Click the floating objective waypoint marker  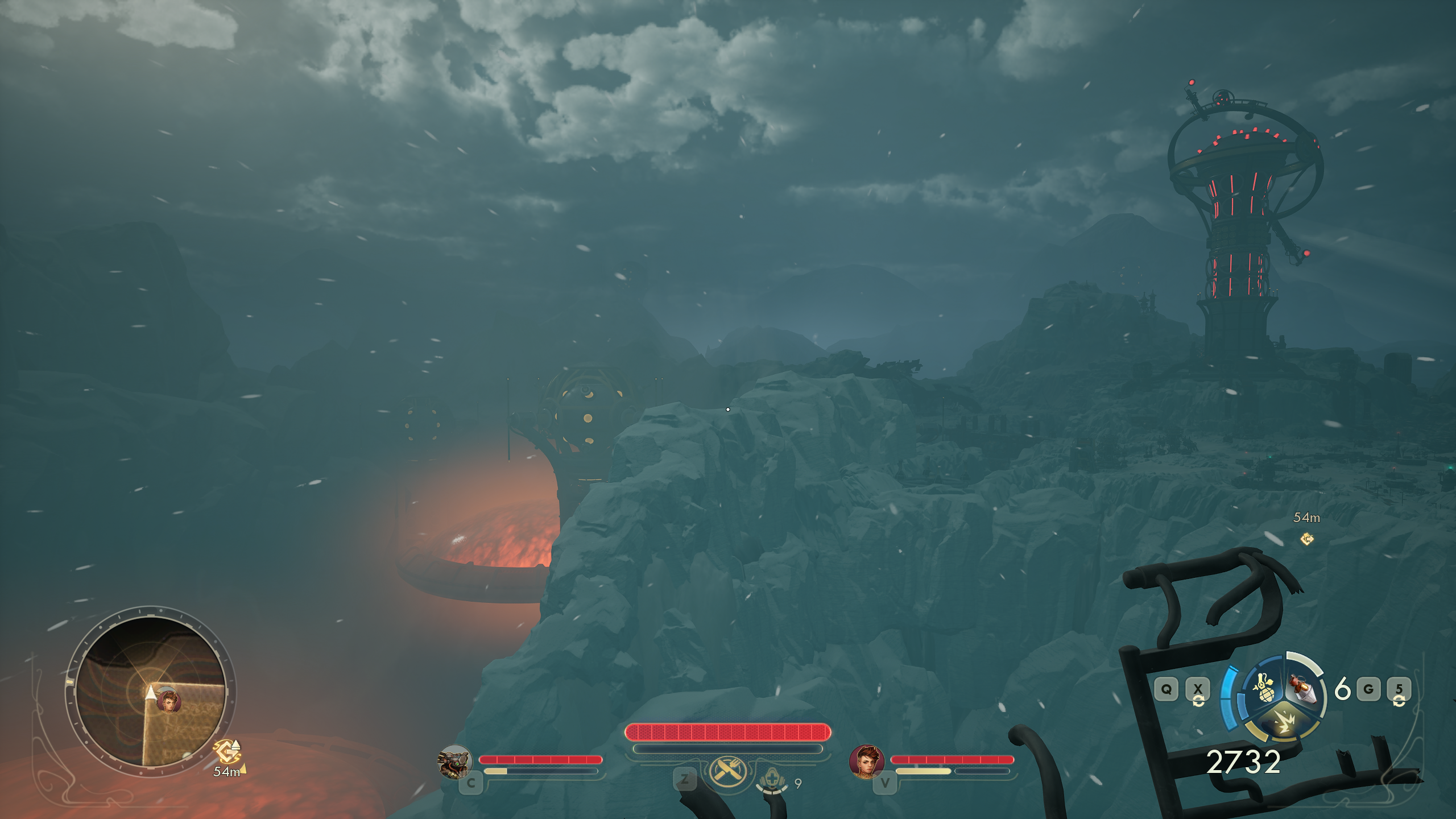click(x=1307, y=539)
